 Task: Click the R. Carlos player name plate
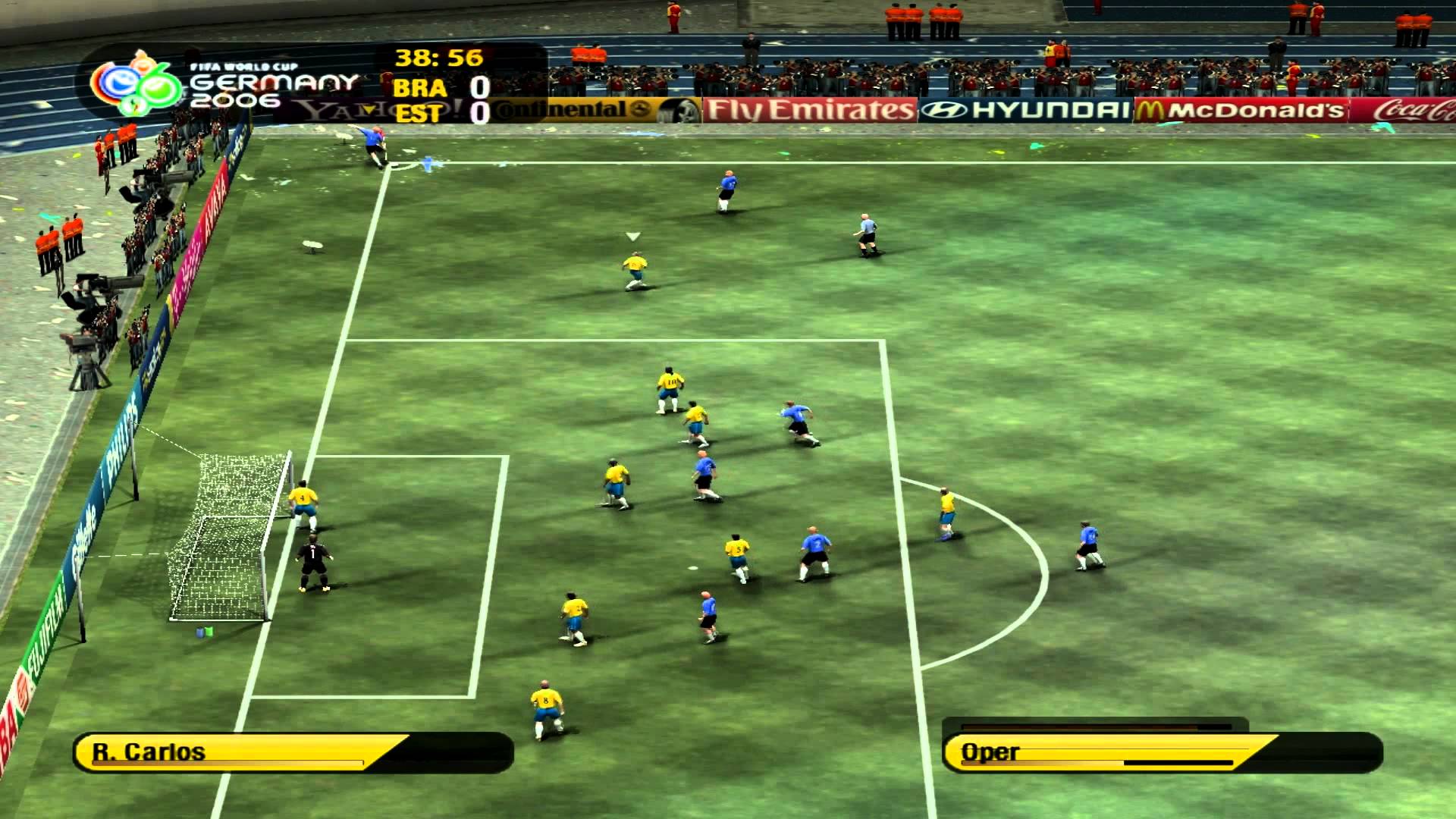coord(148,753)
